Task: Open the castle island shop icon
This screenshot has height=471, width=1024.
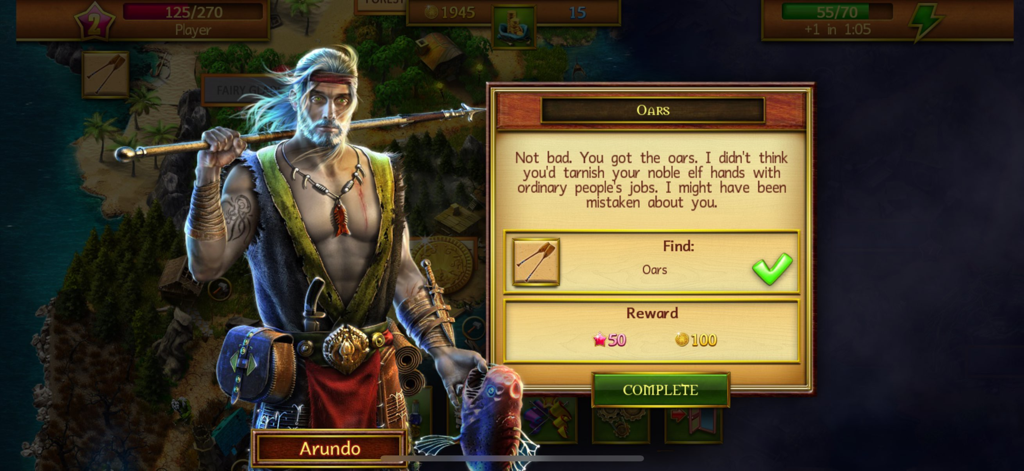Action: pos(513,25)
